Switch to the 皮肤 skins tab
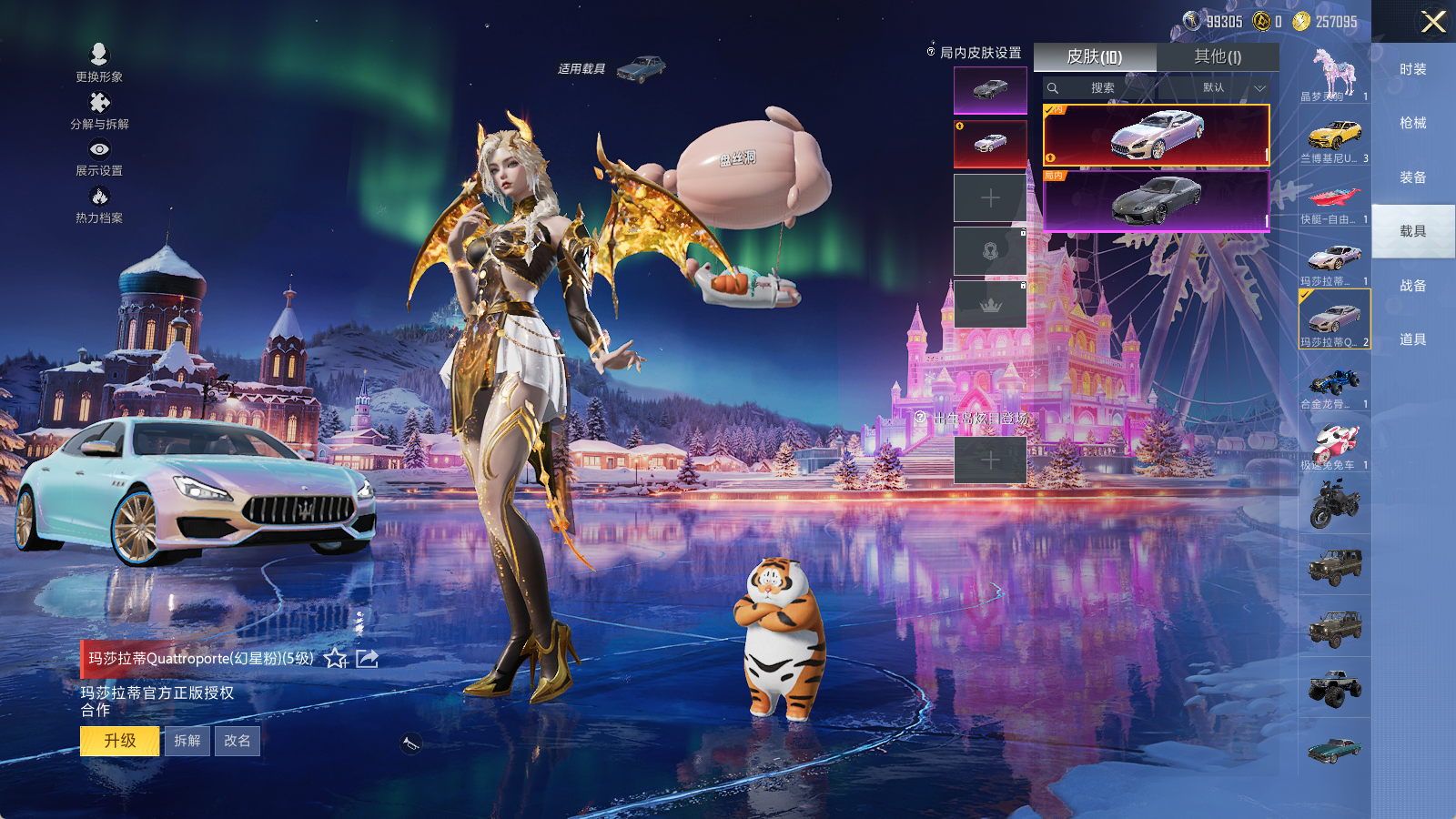 coord(1095,57)
